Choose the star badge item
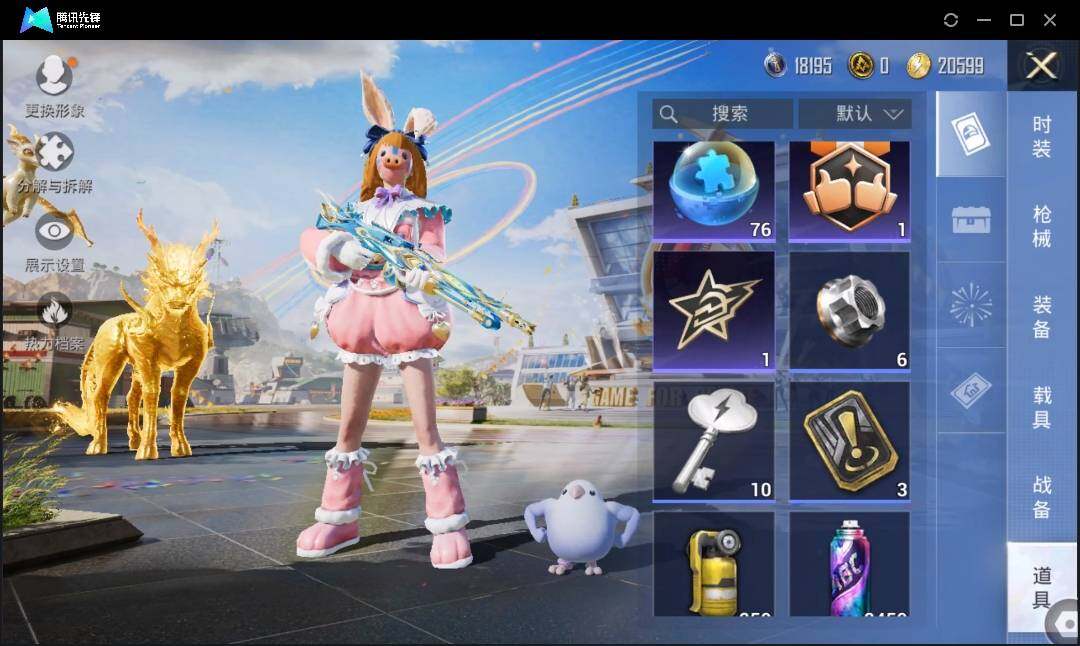This screenshot has height=646, width=1080. [714, 310]
